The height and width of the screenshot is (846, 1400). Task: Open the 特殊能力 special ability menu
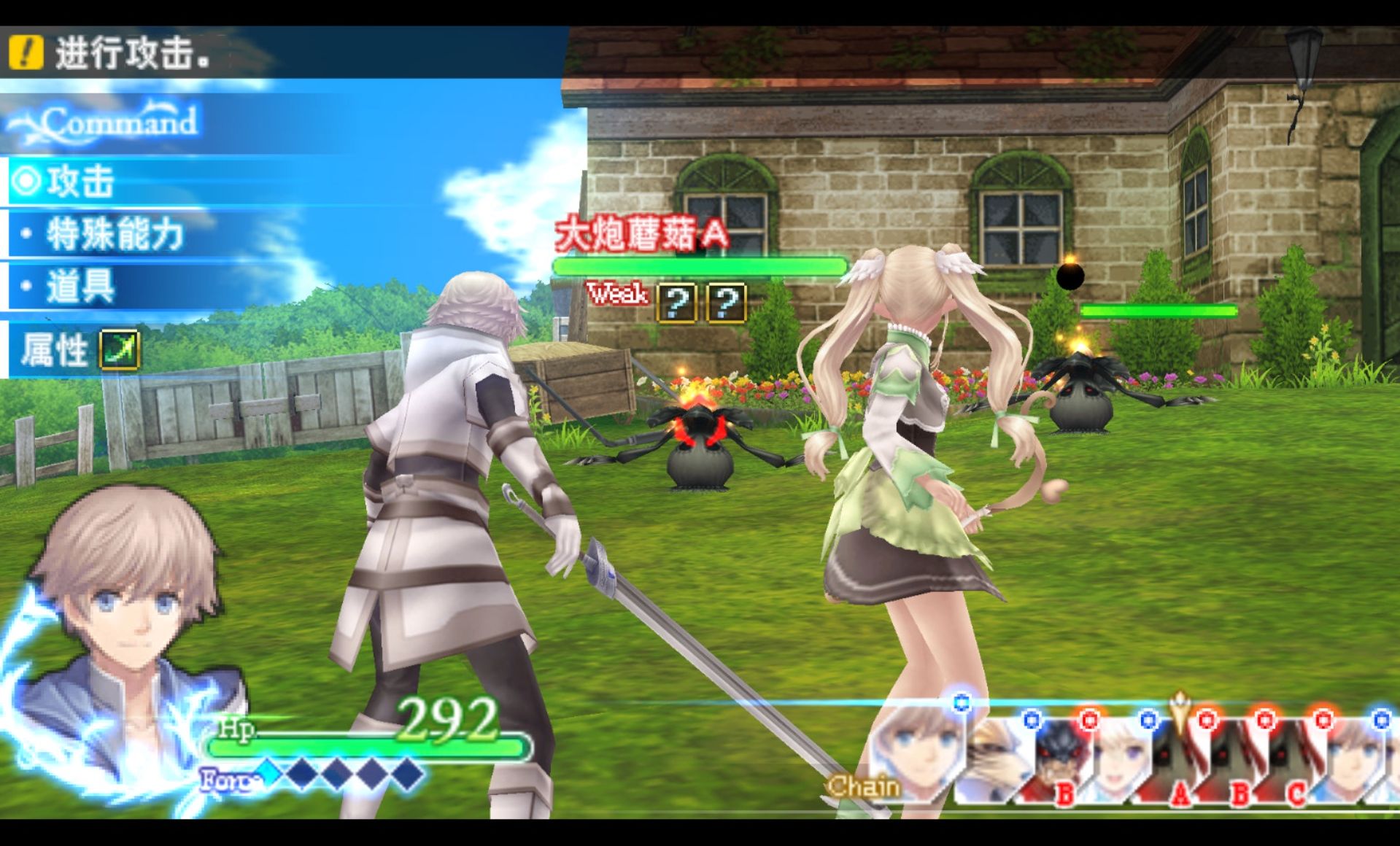point(113,235)
